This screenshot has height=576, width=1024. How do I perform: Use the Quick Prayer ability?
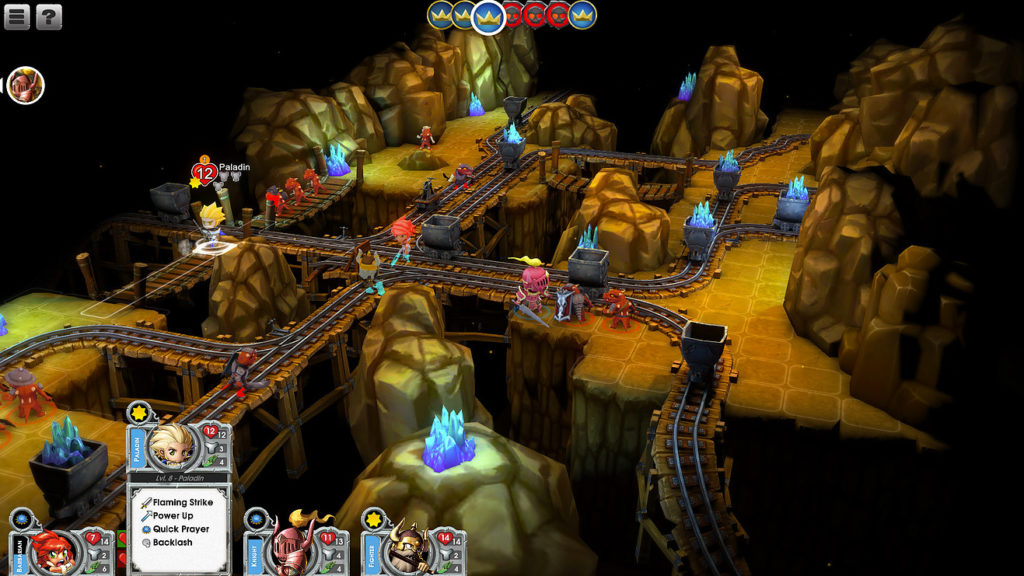(x=180, y=529)
